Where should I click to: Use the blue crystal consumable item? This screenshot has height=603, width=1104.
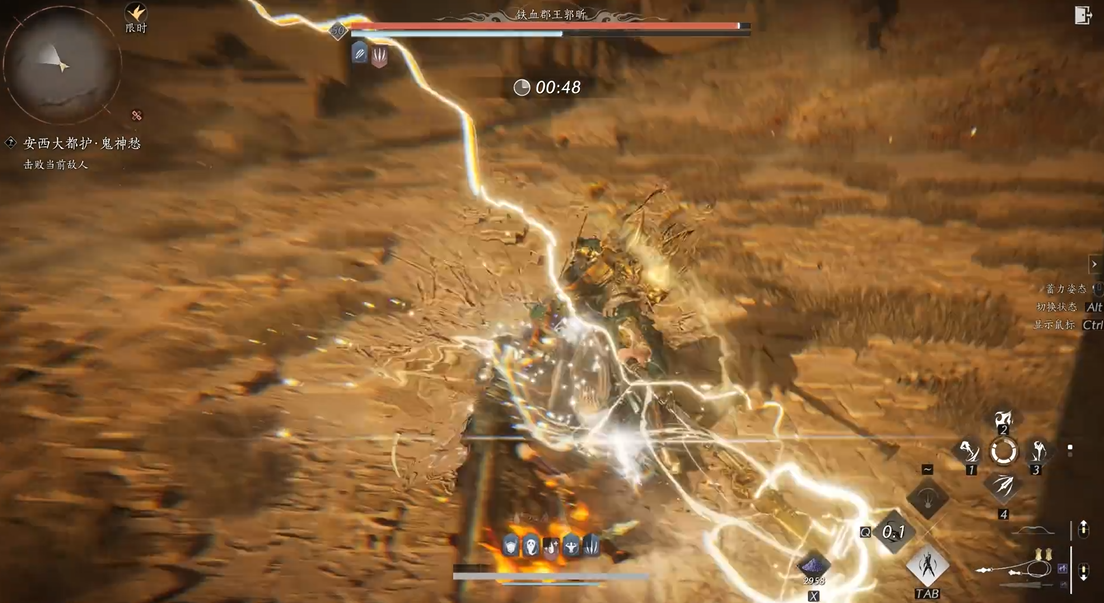click(813, 565)
